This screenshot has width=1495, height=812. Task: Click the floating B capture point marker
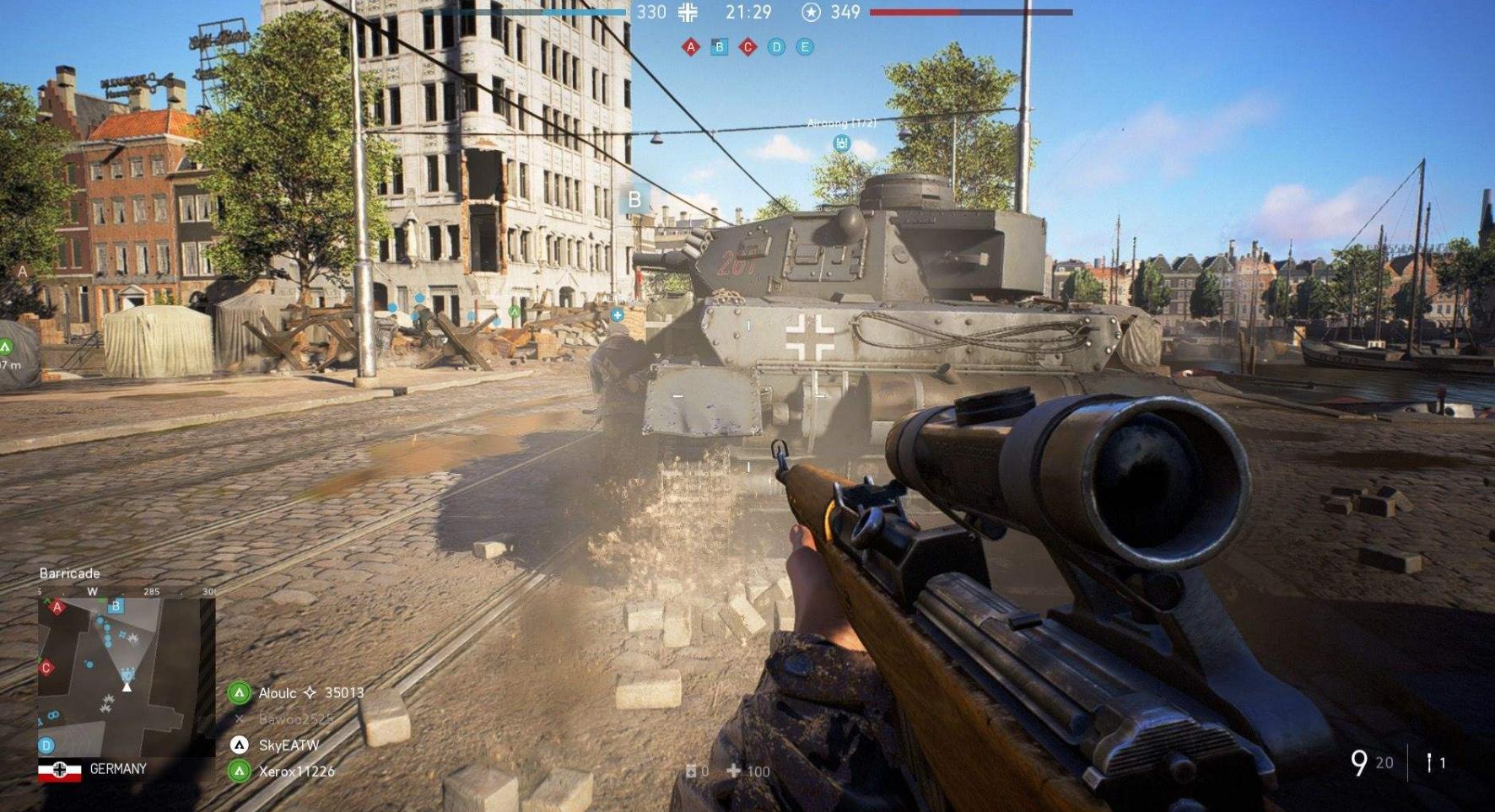point(634,200)
